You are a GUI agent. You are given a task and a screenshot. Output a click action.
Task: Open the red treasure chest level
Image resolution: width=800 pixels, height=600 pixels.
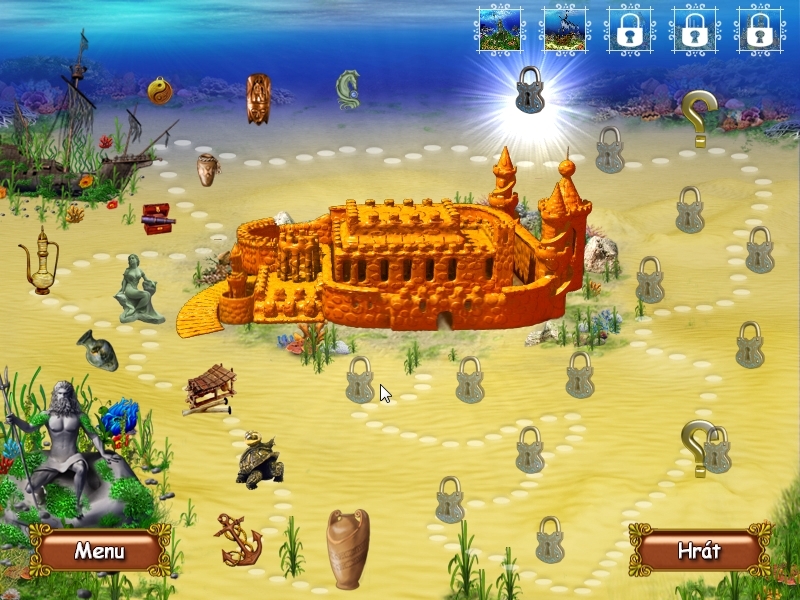[x=157, y=218]
